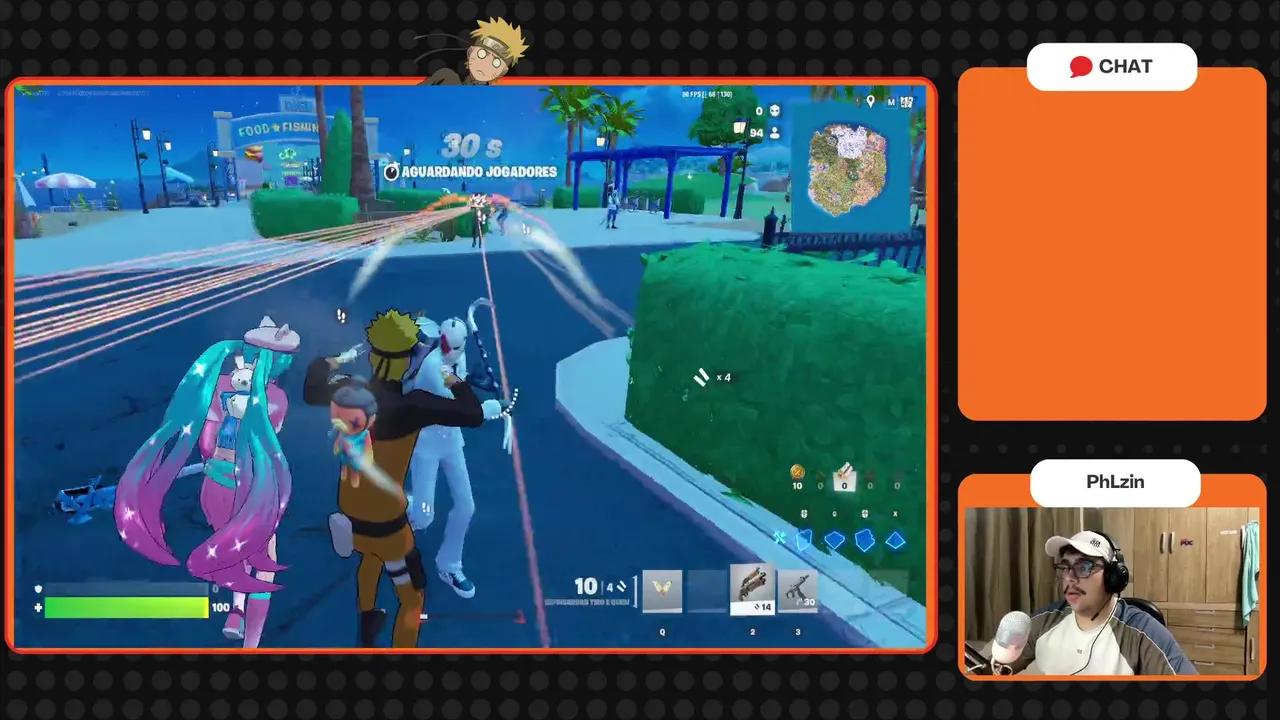
Task: Select the rifle in hotbar slot 3
Action: click(800, 587)
